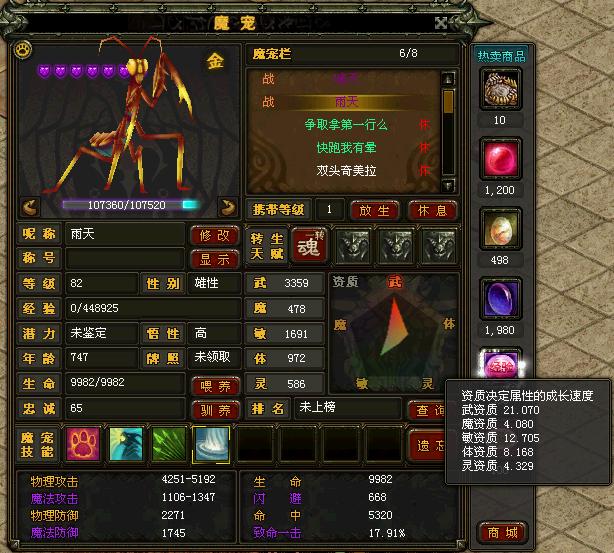
Task: Choose pet 双头奇美拉 from the list
Action: [x=345, y=171]
